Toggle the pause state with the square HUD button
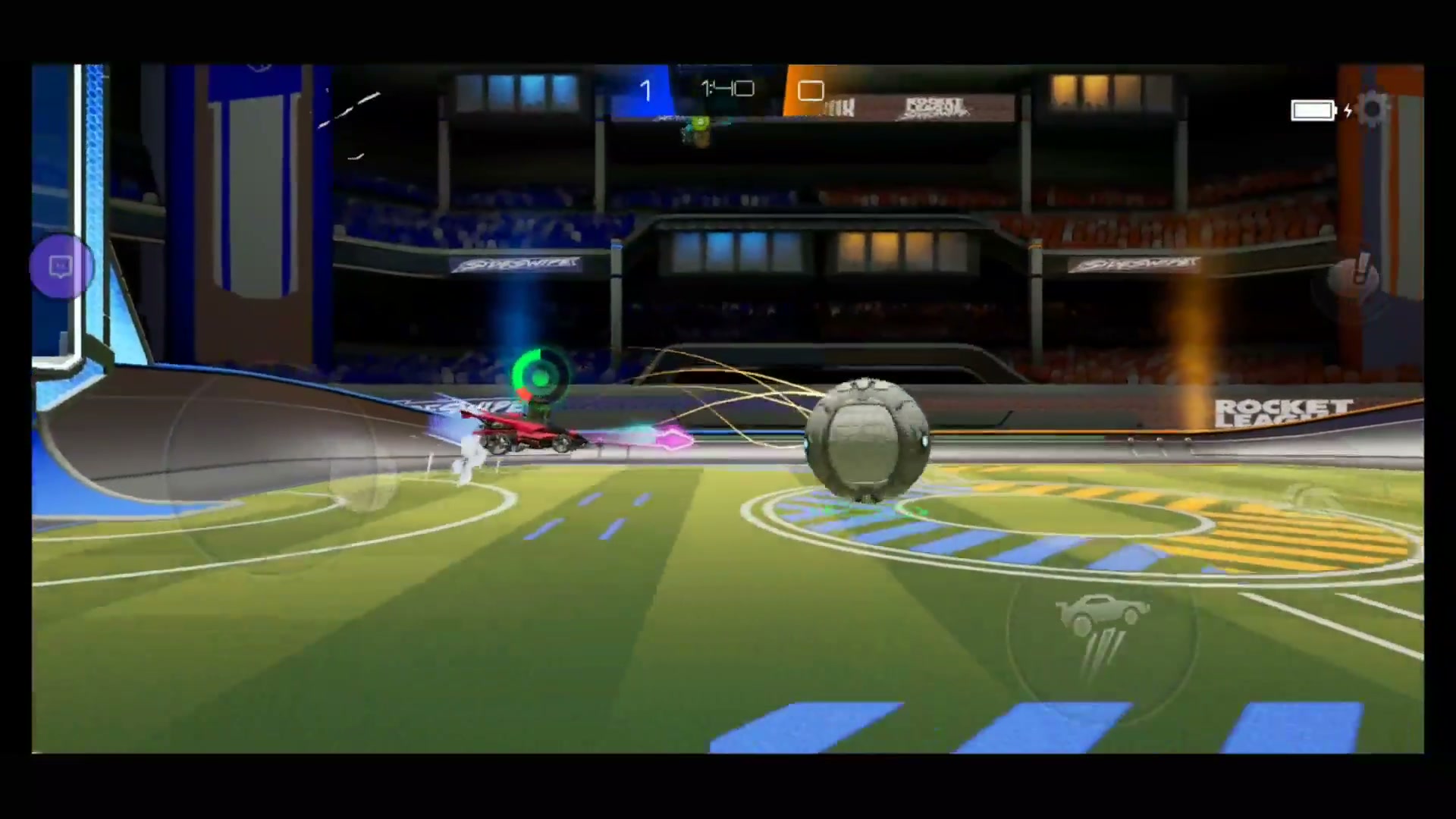The image size is (1456, 819). 810,91
